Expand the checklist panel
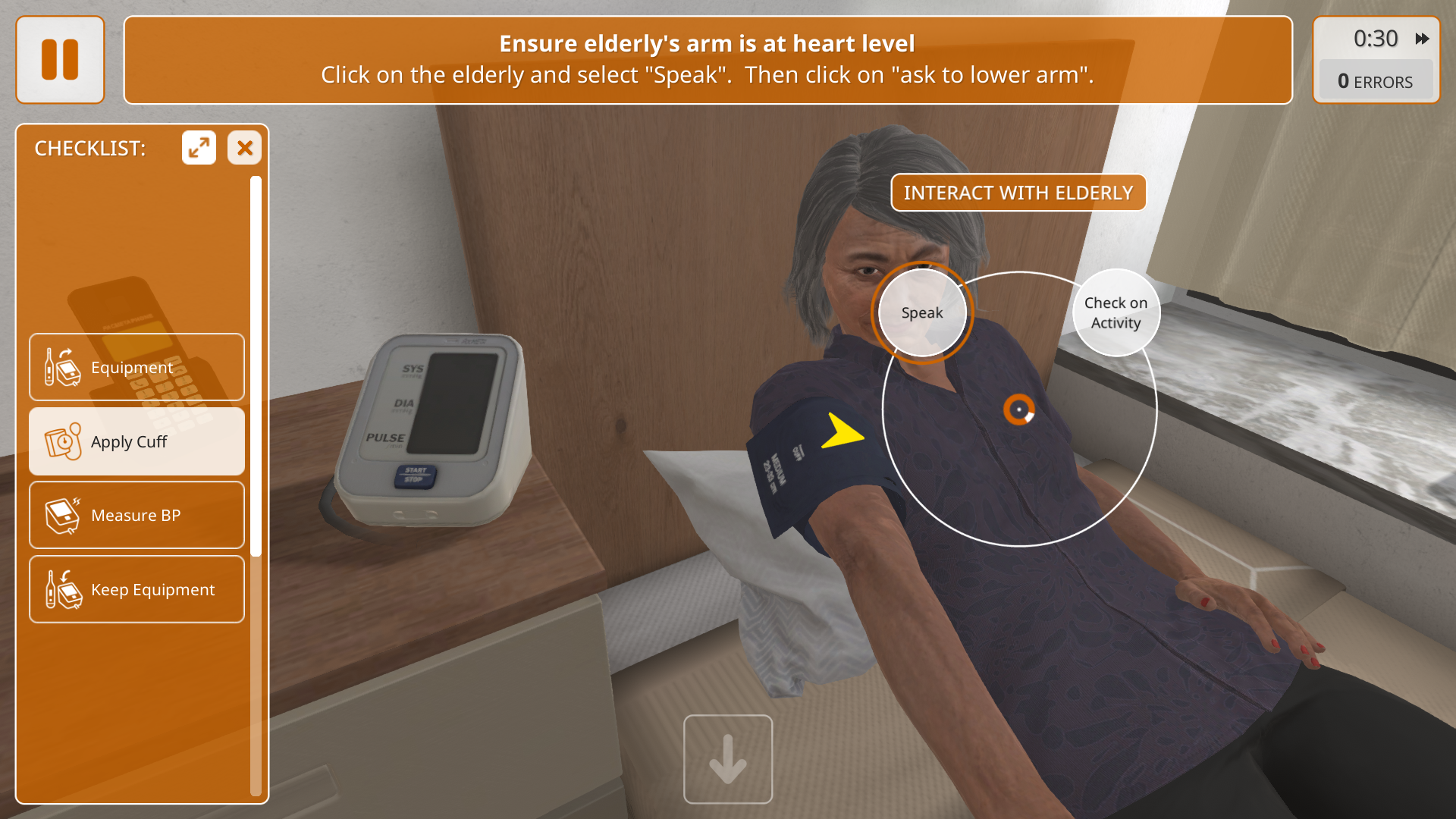The image size is (1456, 819). pos(199,148)
